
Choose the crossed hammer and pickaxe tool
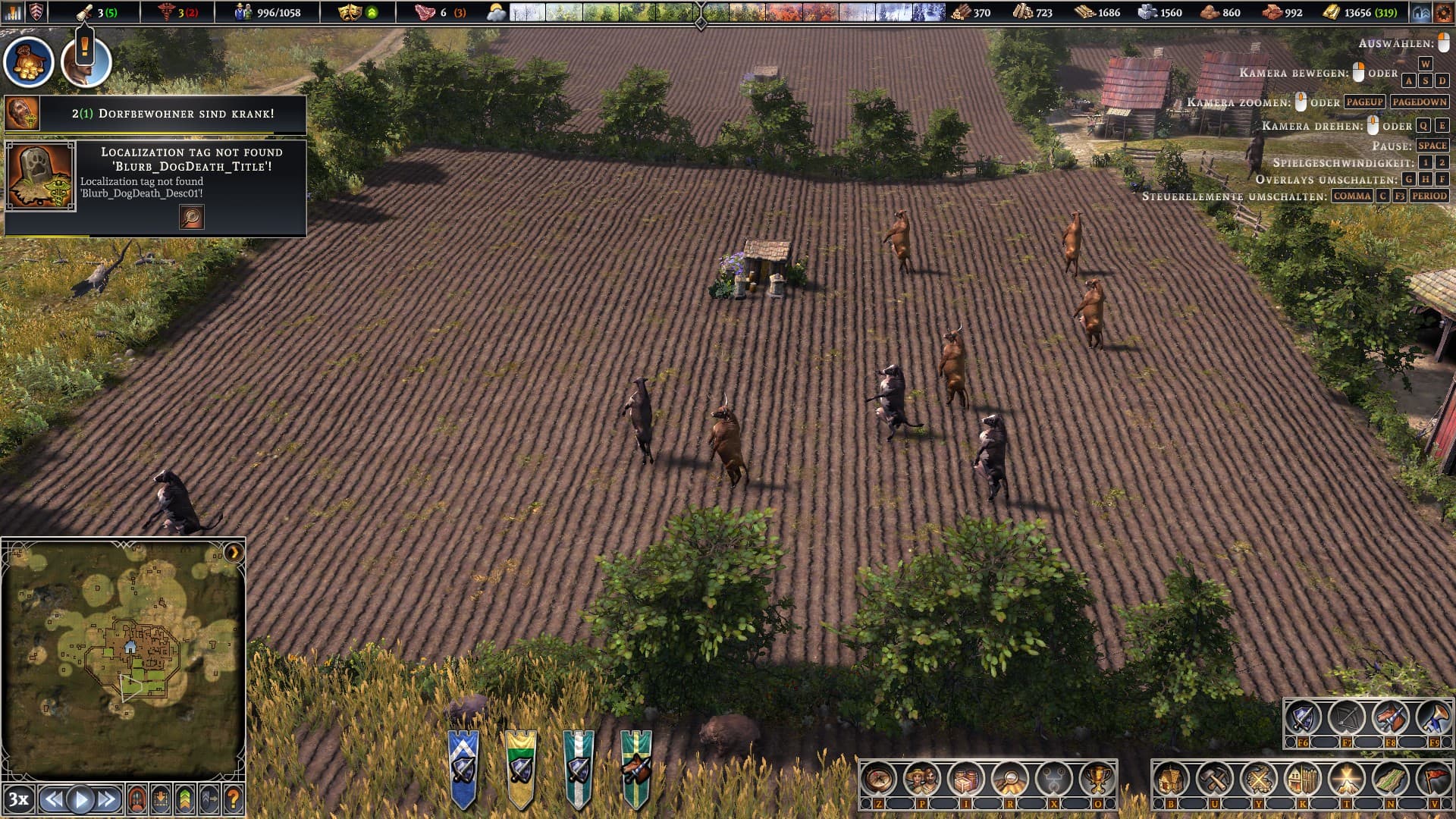pyautogui.click(x=1215, y=779)
